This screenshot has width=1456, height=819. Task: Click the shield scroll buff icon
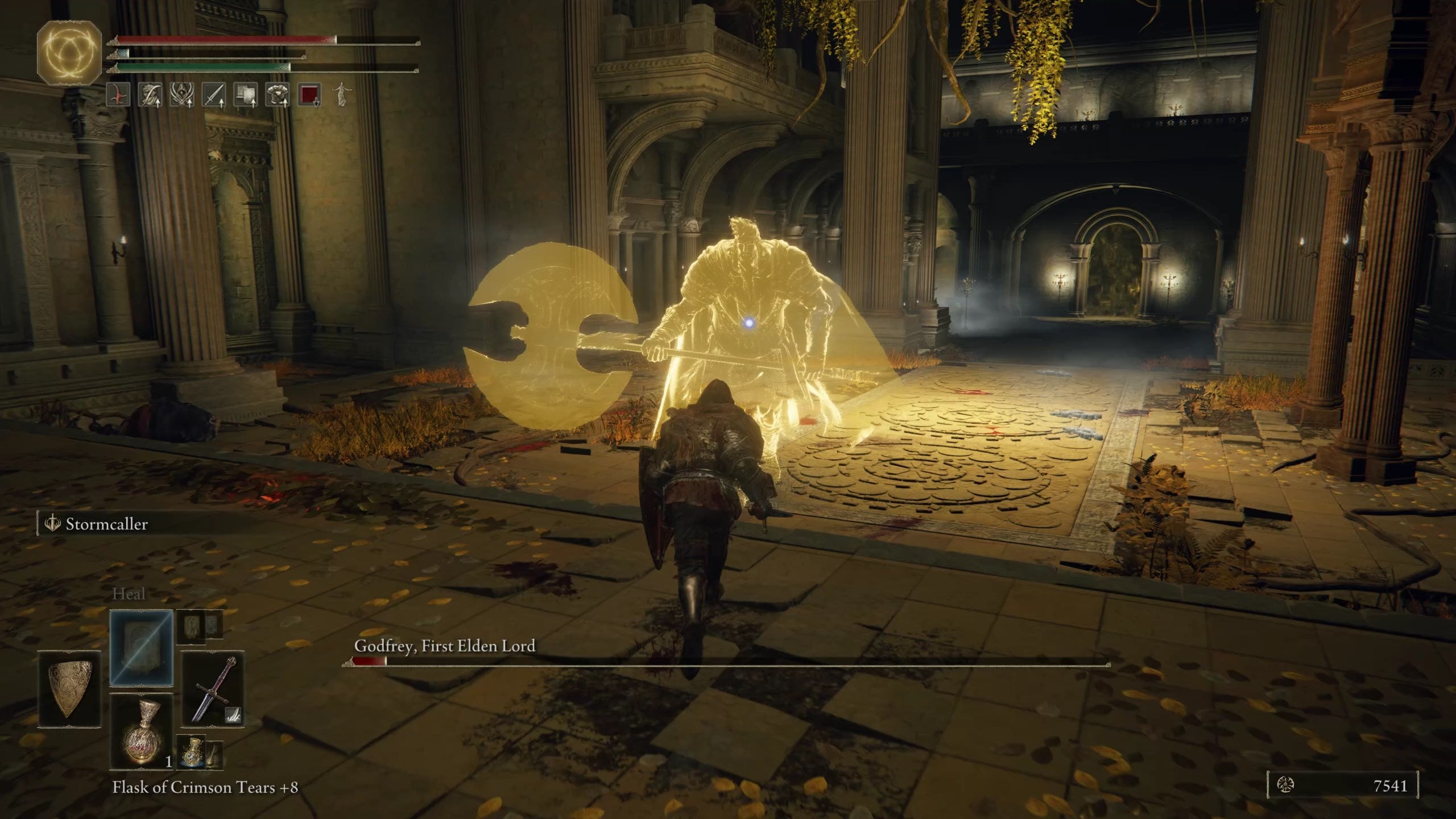[x=246, y=94]
